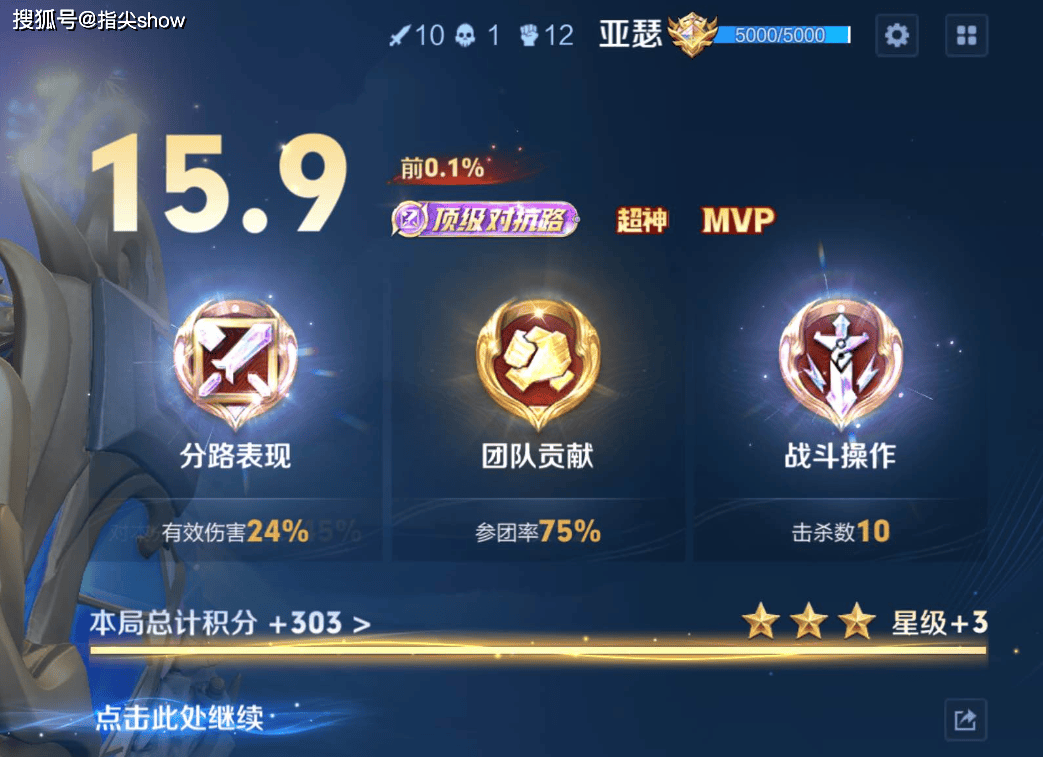Continue via 点击此处继续 text
The width and height of the screenshot is (1043, 757).
(180, 718)
